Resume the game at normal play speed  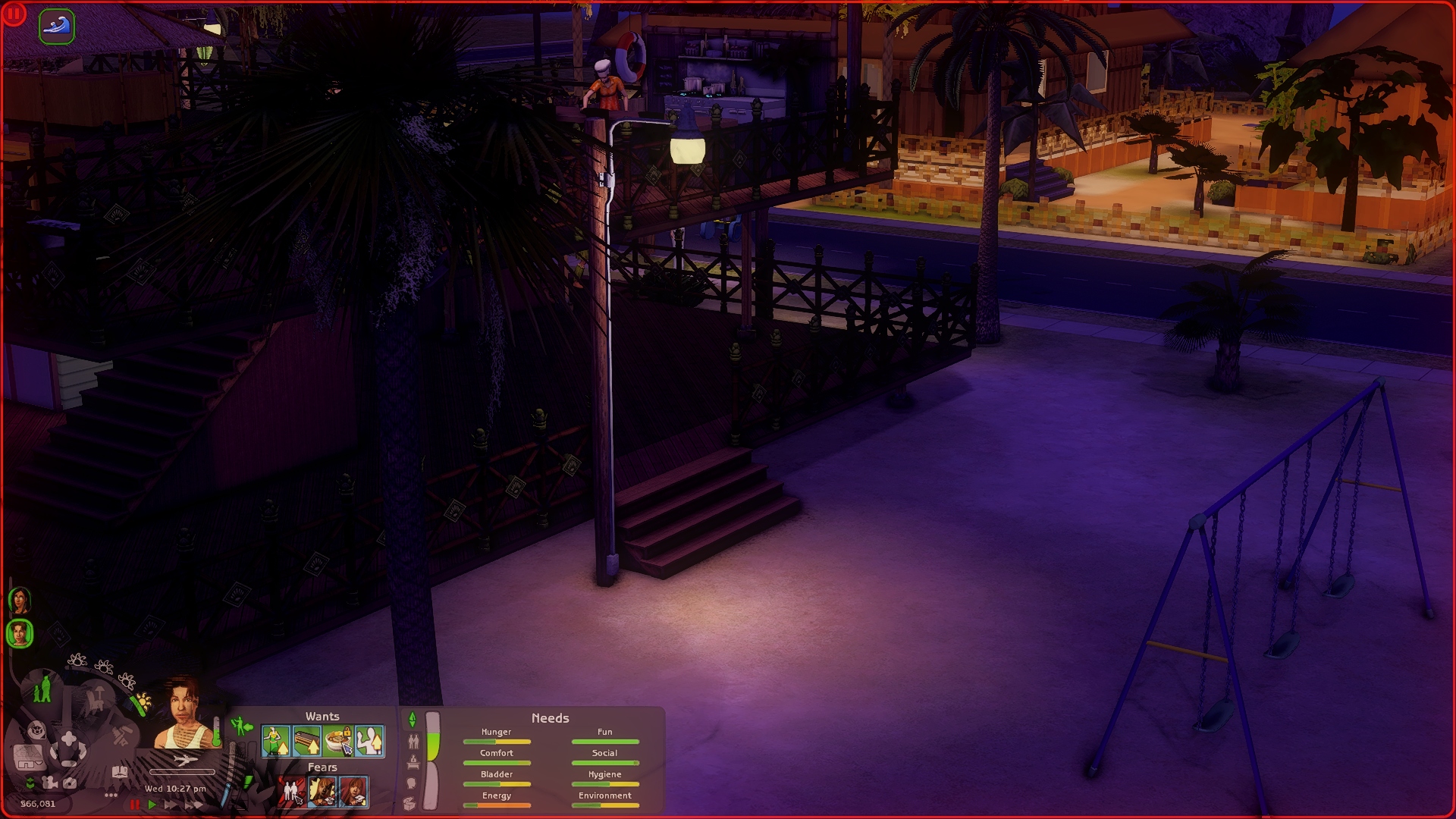point(152,805)
